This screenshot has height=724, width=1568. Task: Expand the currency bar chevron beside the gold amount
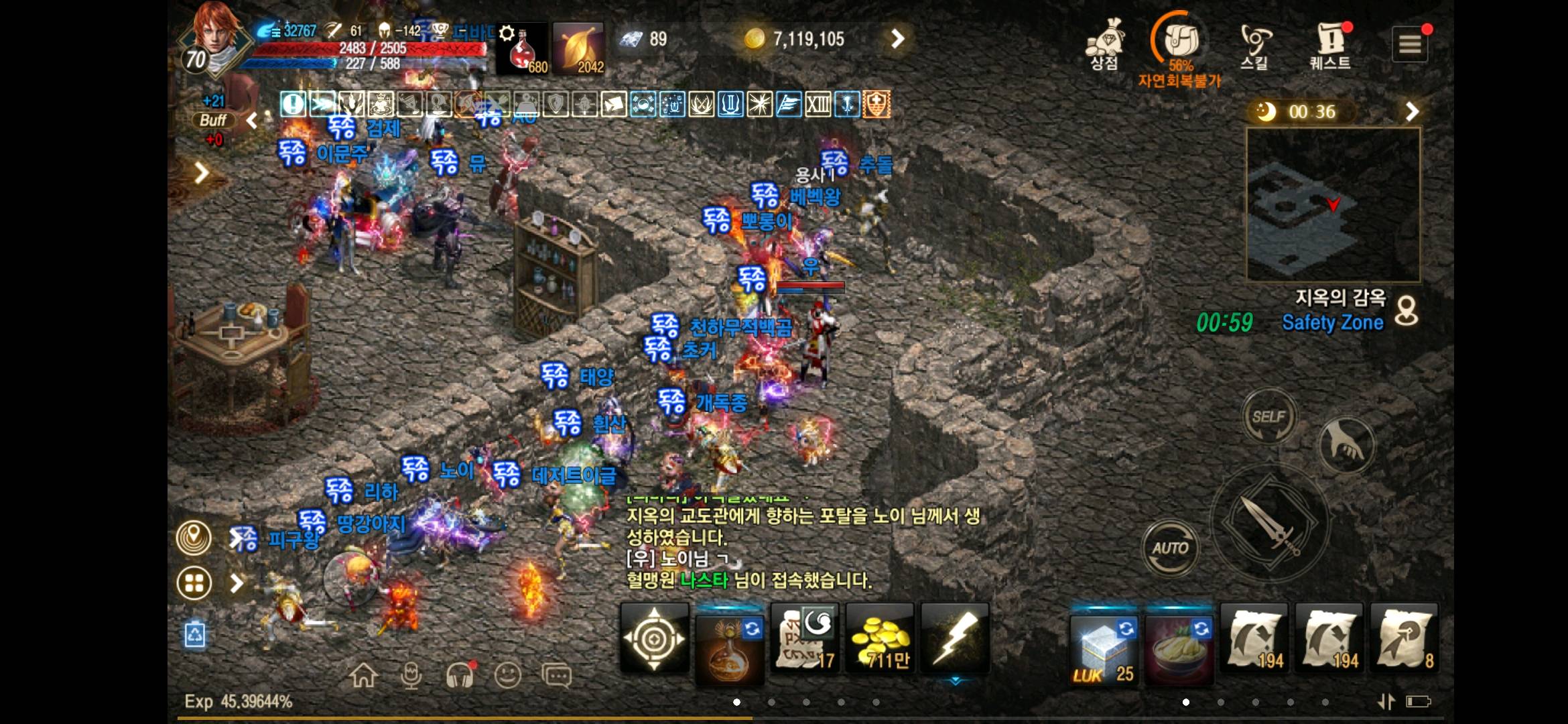[898, 38]
